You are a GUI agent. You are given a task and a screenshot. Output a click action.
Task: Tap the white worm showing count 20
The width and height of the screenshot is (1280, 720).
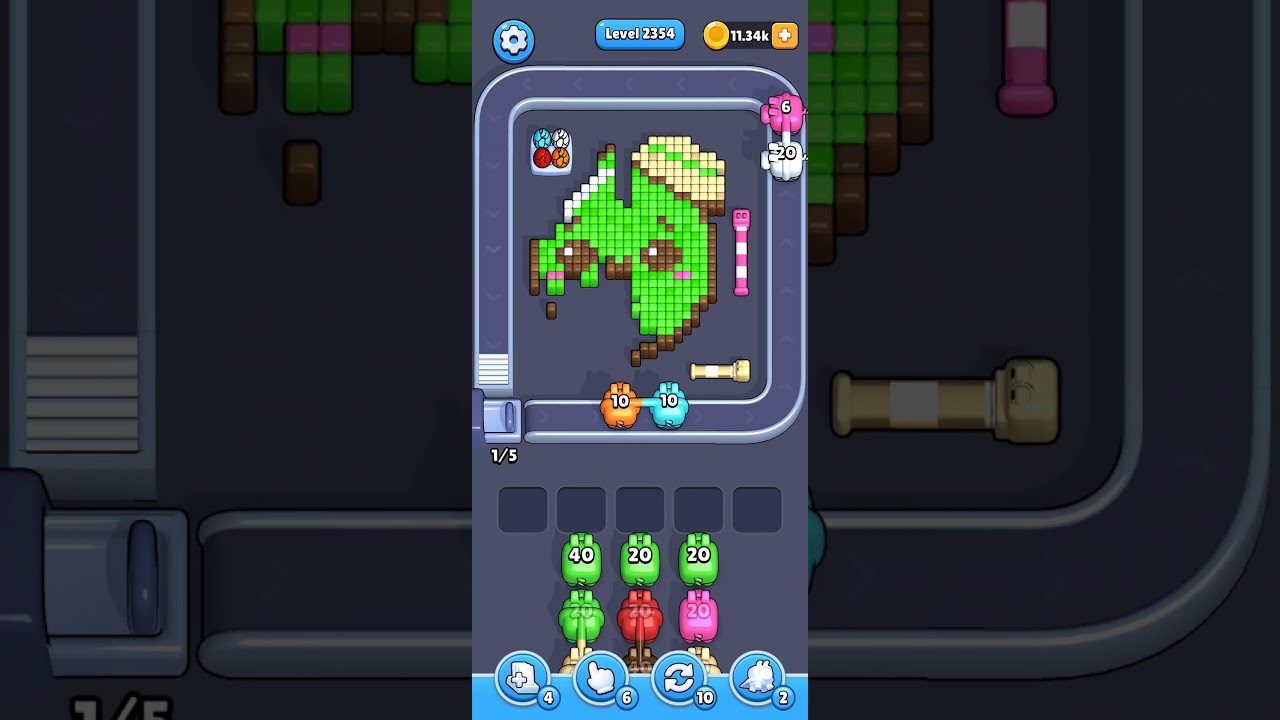[x=782, y=153]
